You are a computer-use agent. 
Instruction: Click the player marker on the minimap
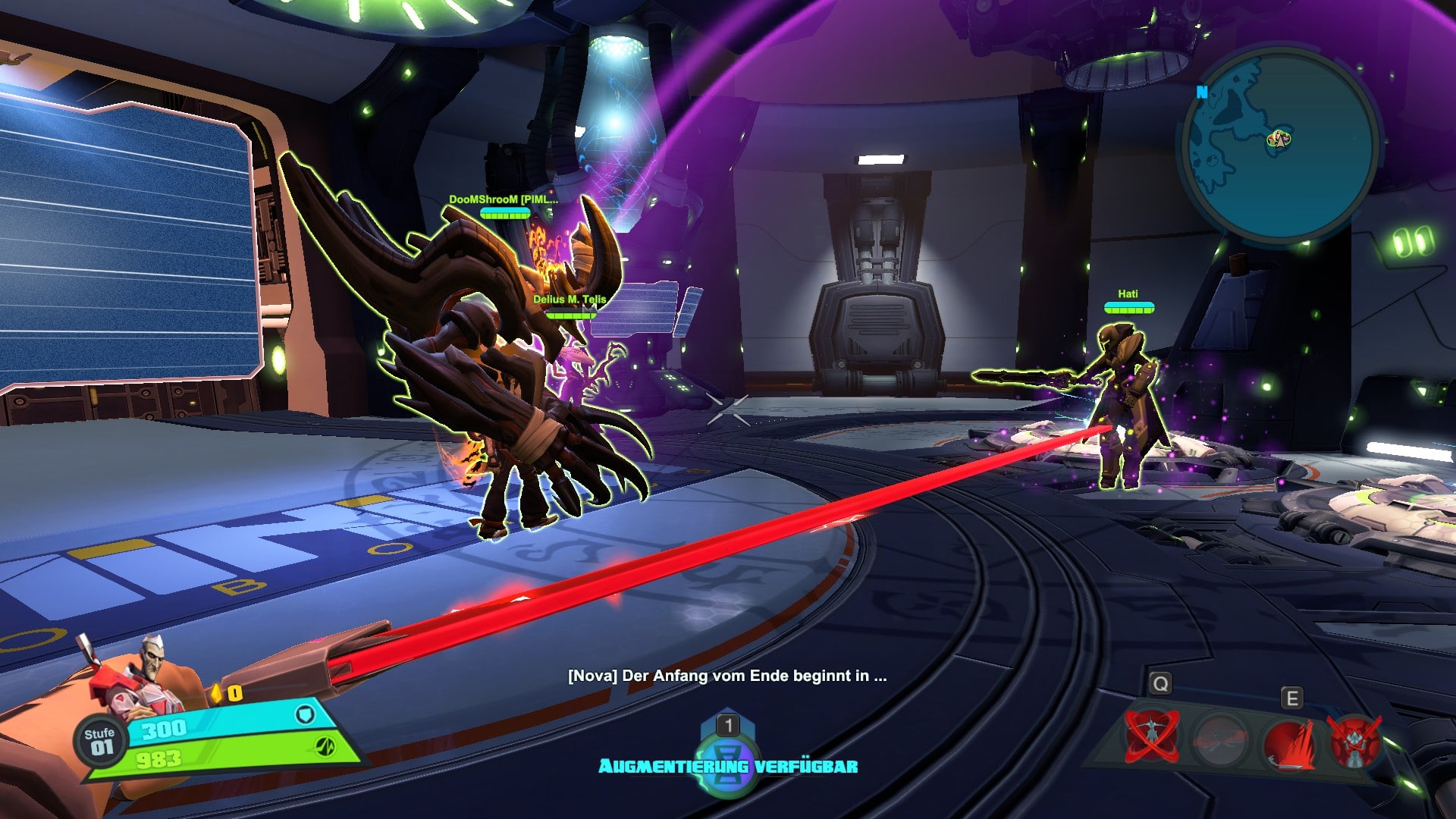tap(1279, 139)
